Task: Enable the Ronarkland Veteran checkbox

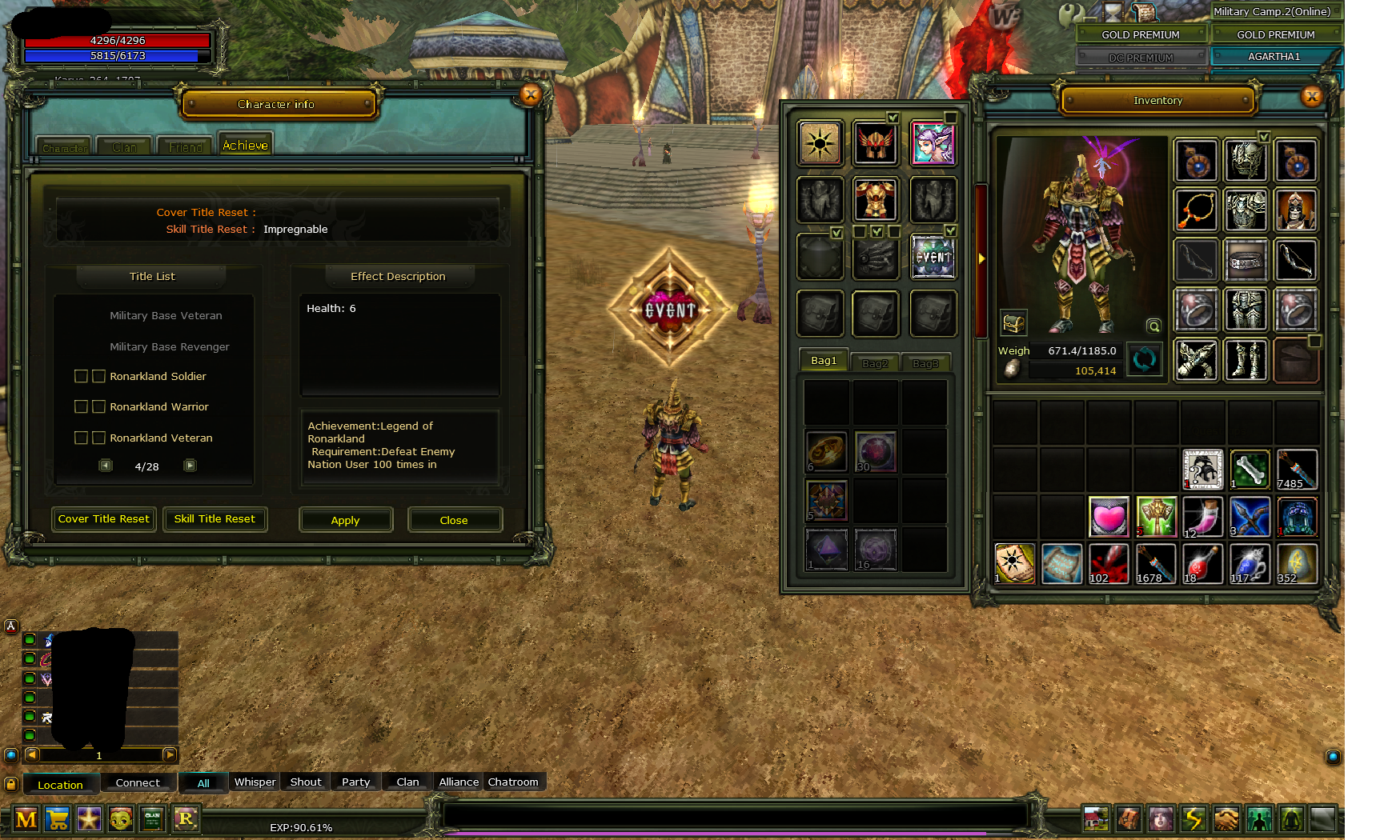Action: 81,438
